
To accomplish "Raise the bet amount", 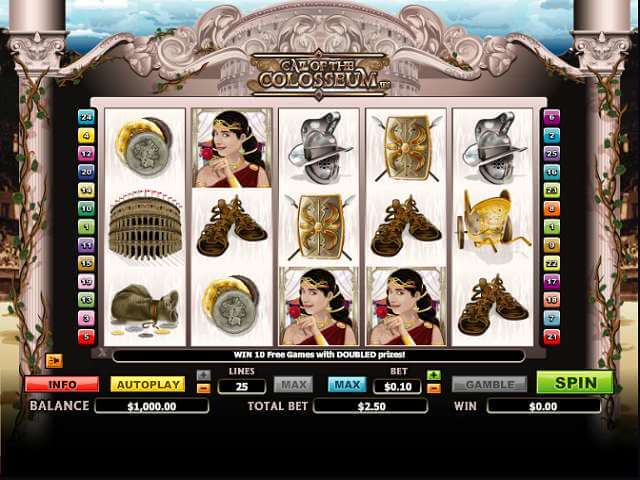I will point(434,376).
